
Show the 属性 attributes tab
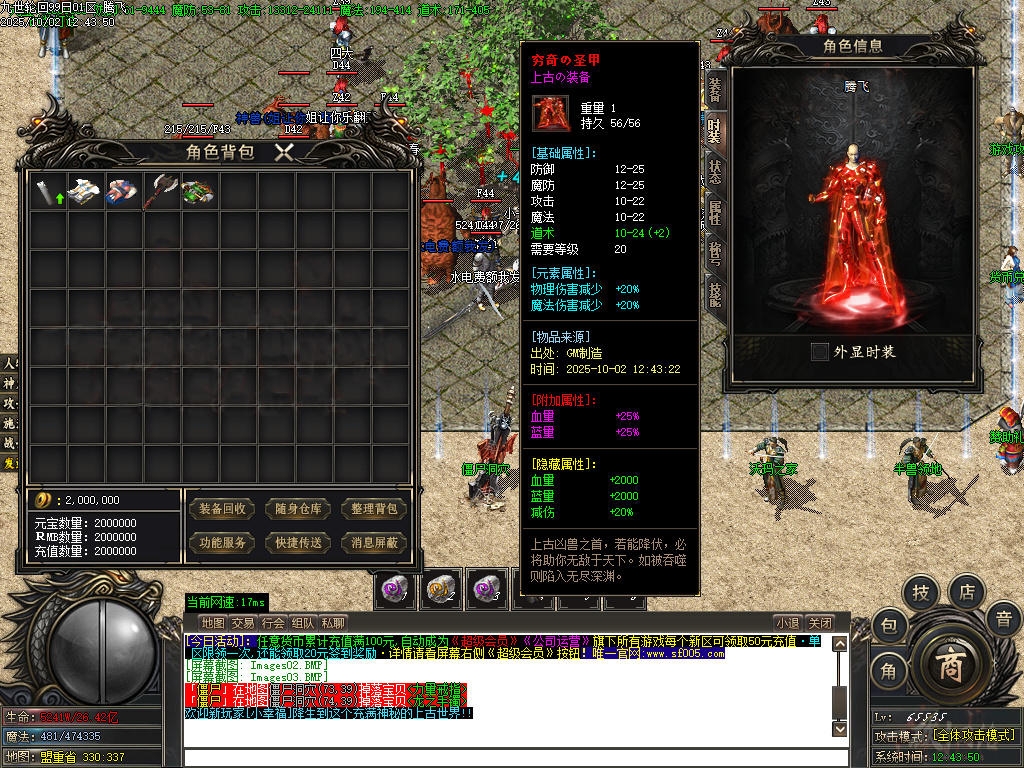point(715,212)
